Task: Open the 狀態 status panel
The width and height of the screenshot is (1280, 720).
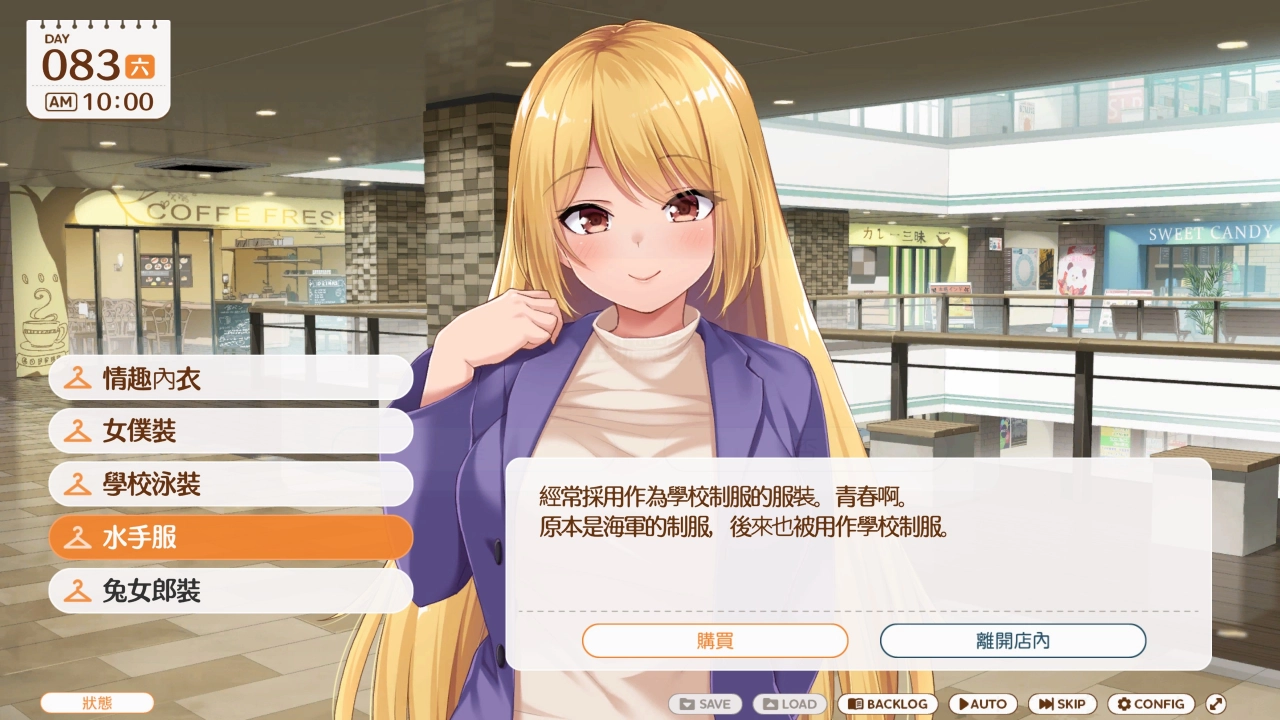Action: click(x=96, y=703)
